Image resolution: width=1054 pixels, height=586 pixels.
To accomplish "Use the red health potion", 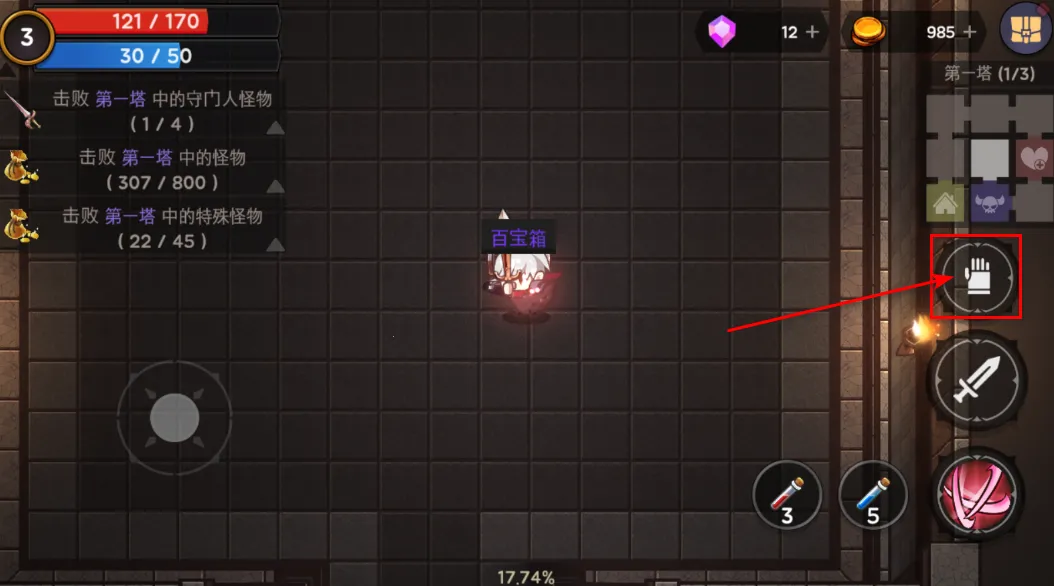I will tap(787, 495).
